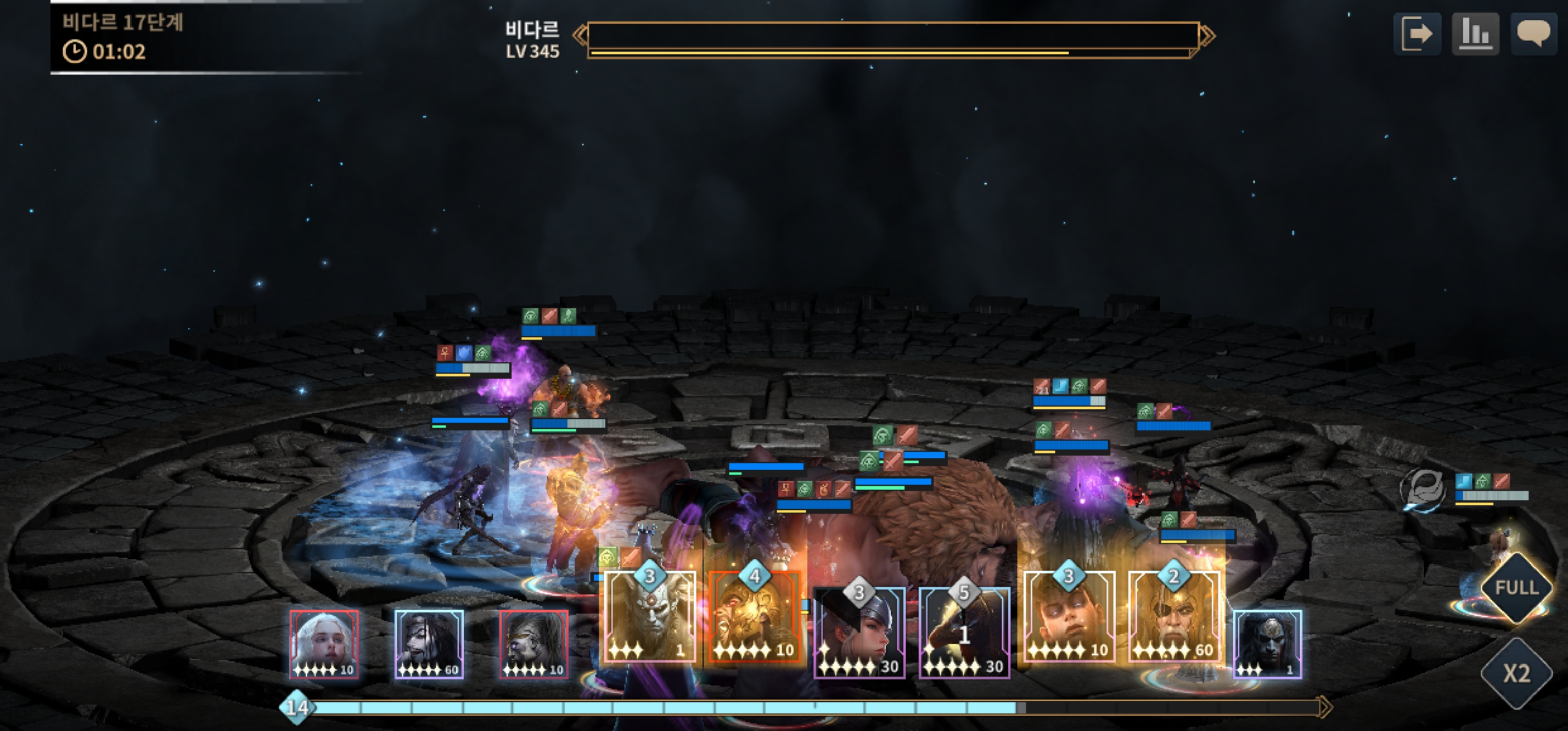Play the young brown-haired hero card

click(1069, 618)
